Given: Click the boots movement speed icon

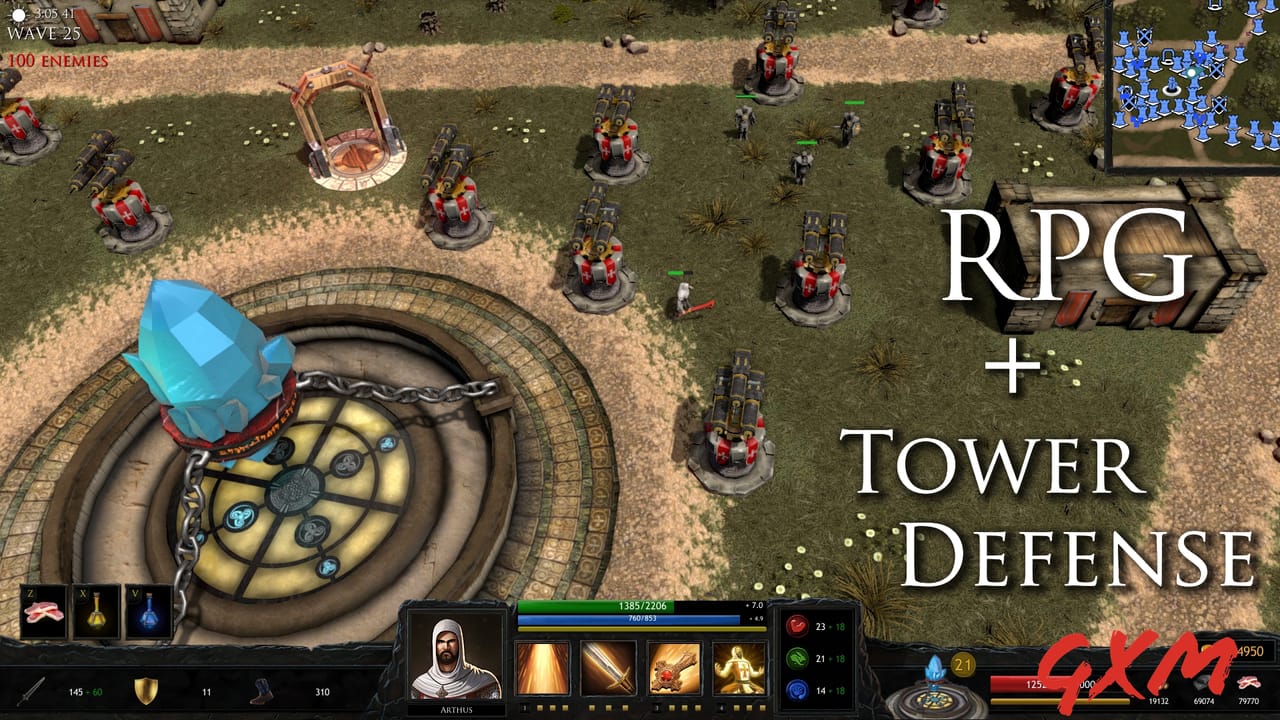Looking at the screenshot, I should 262,690.
